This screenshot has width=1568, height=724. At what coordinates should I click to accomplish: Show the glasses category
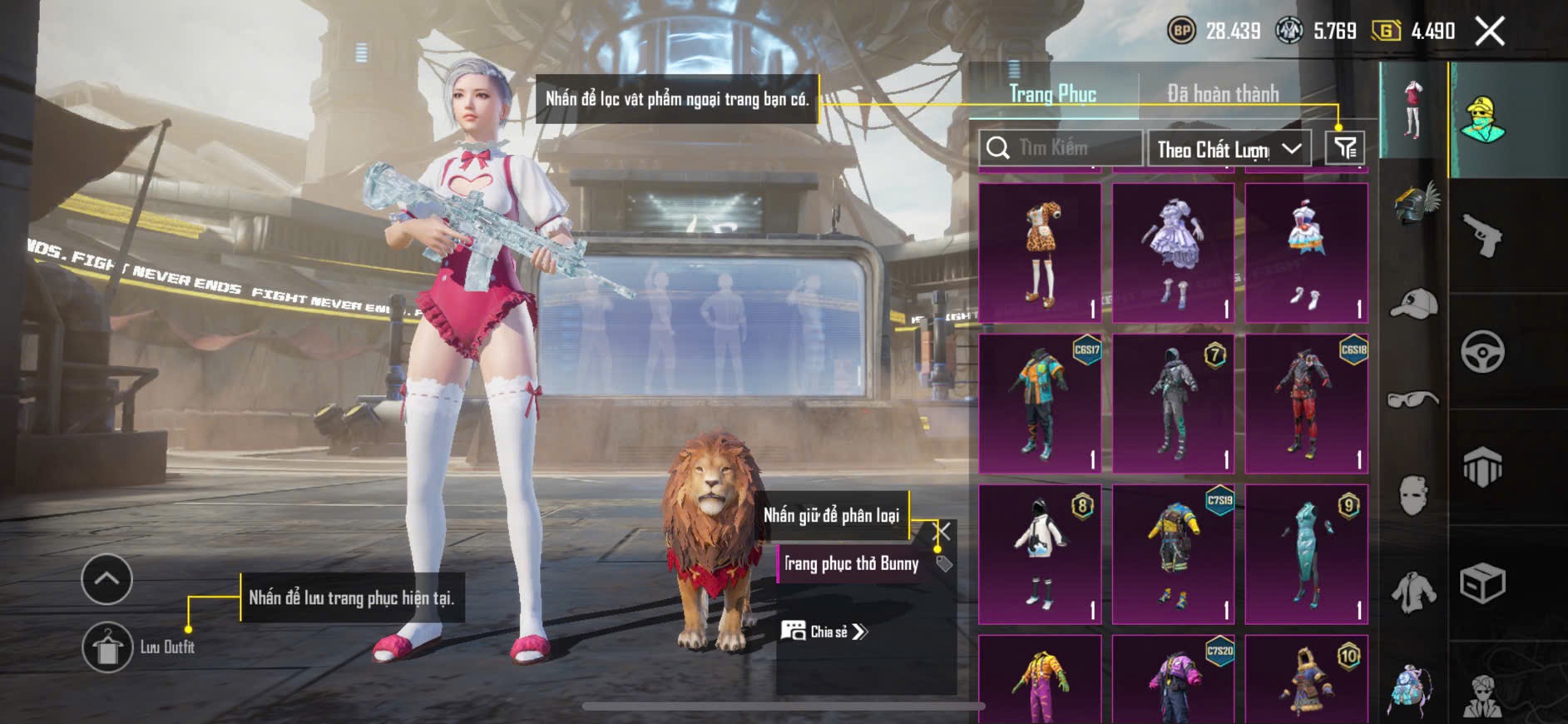1414,400
